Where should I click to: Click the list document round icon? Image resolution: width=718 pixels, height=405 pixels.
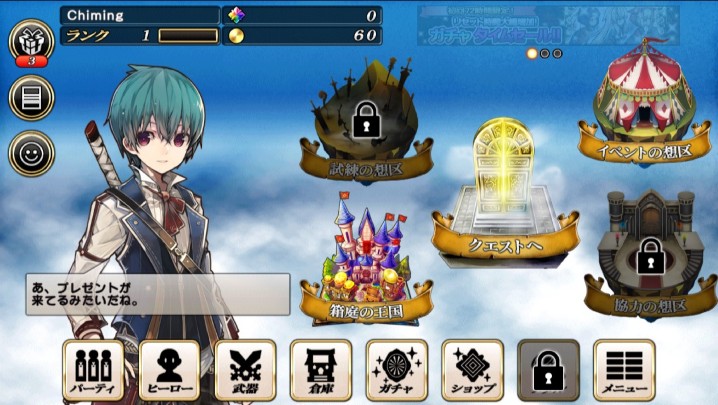pos(31,98)
